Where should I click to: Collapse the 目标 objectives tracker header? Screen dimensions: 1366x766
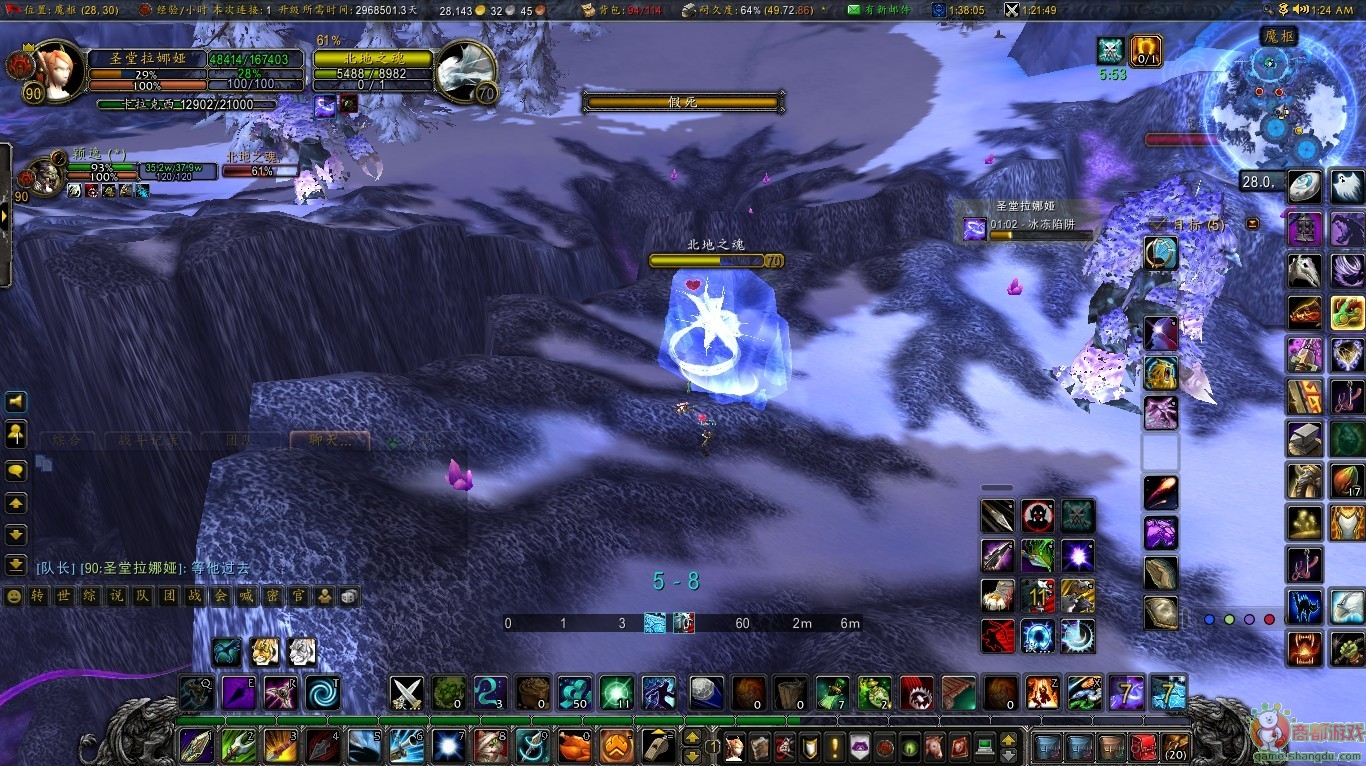pos(1253,225)
